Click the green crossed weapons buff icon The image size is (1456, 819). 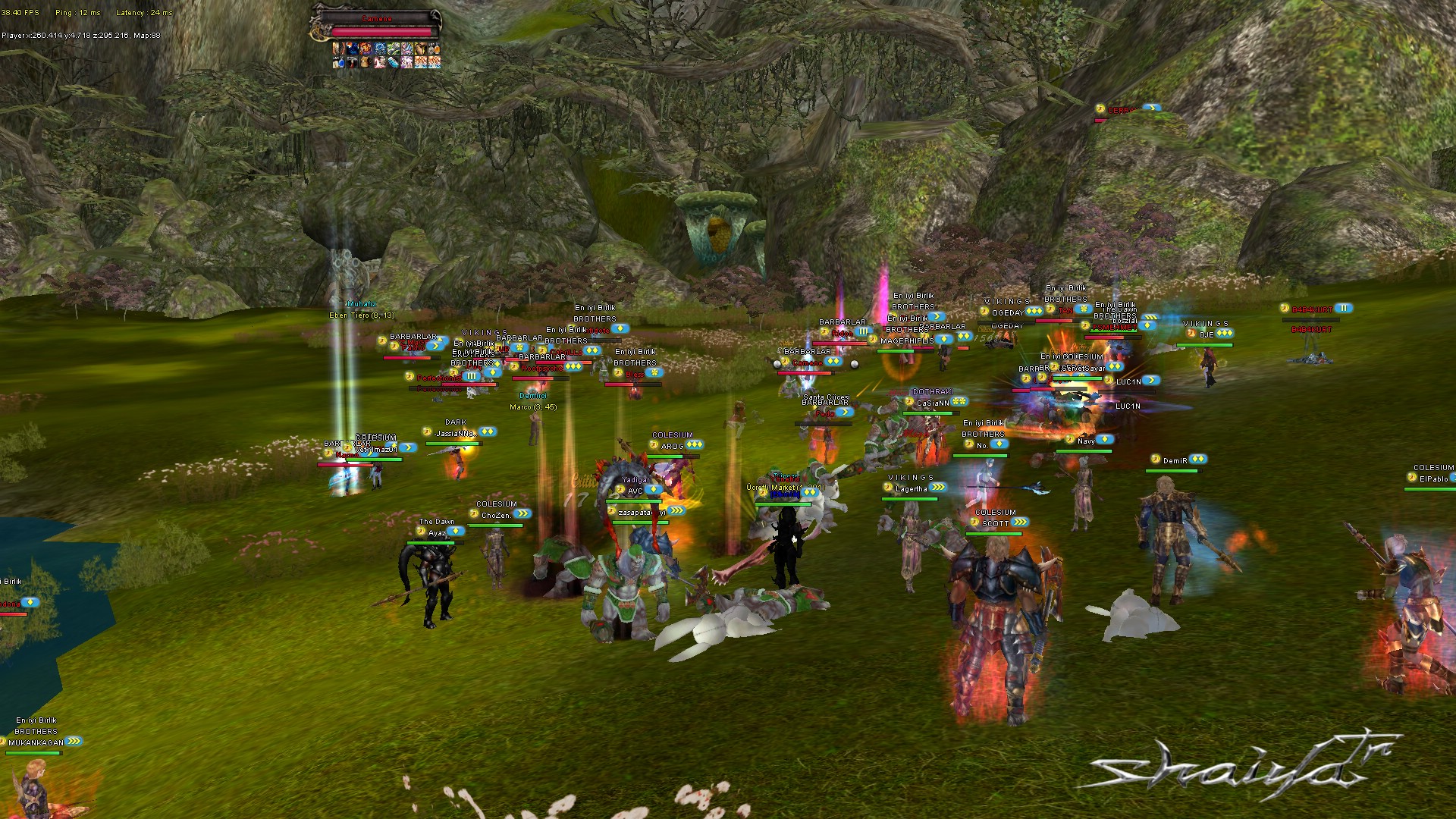click(394, 49)
